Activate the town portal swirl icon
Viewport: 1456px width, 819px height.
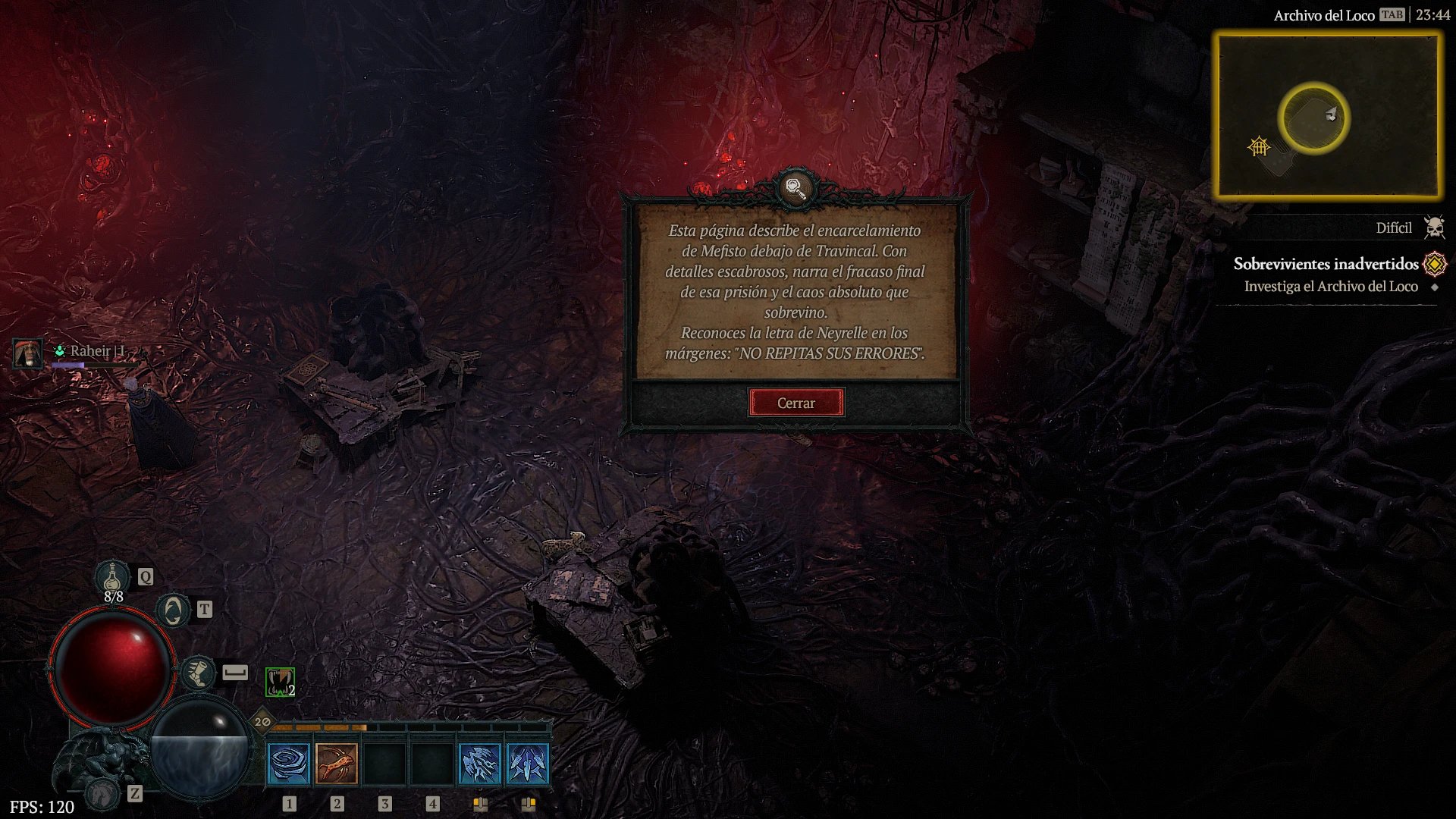tap(173, 610)
